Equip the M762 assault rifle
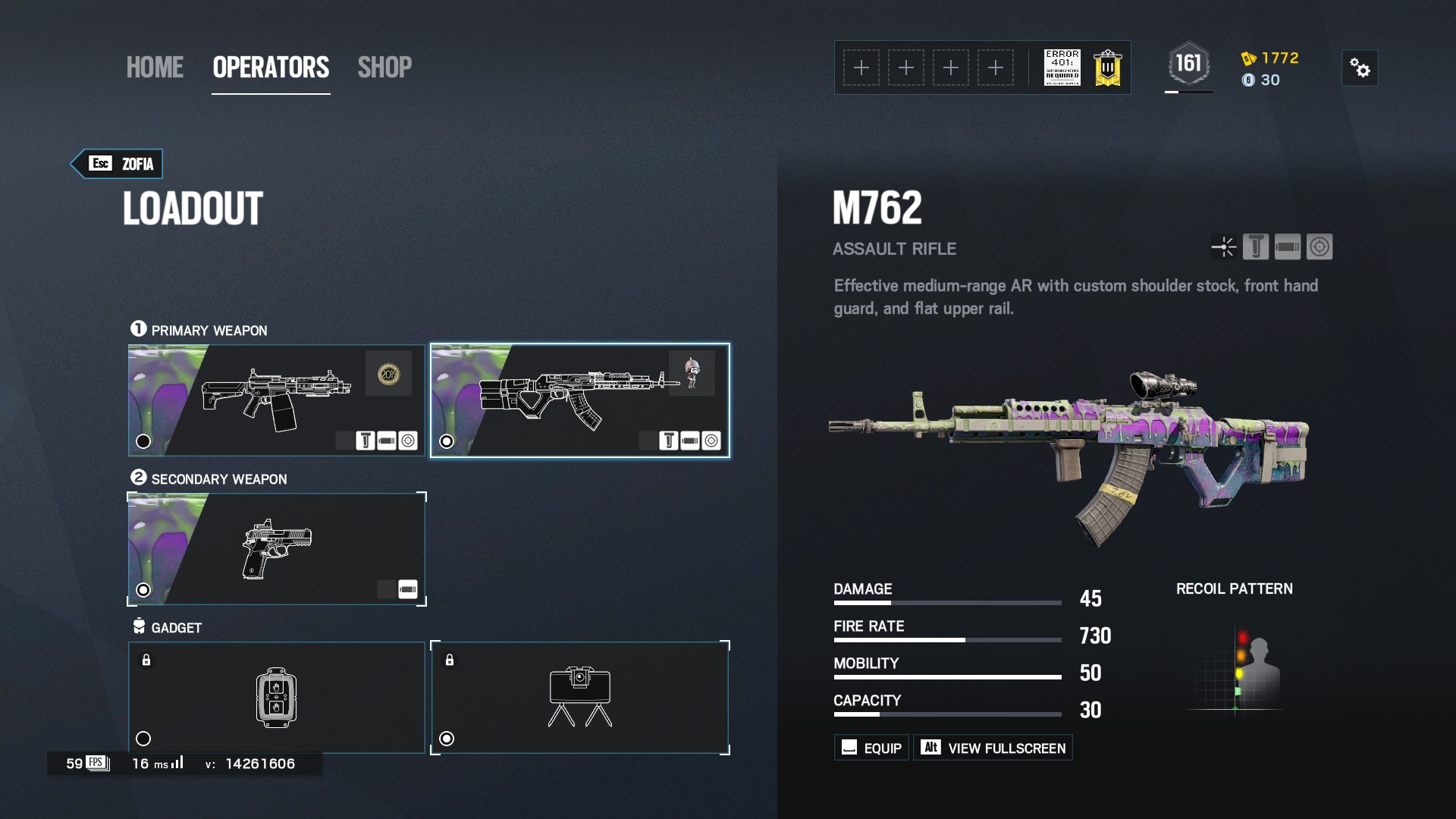 [x=872, y=748]
